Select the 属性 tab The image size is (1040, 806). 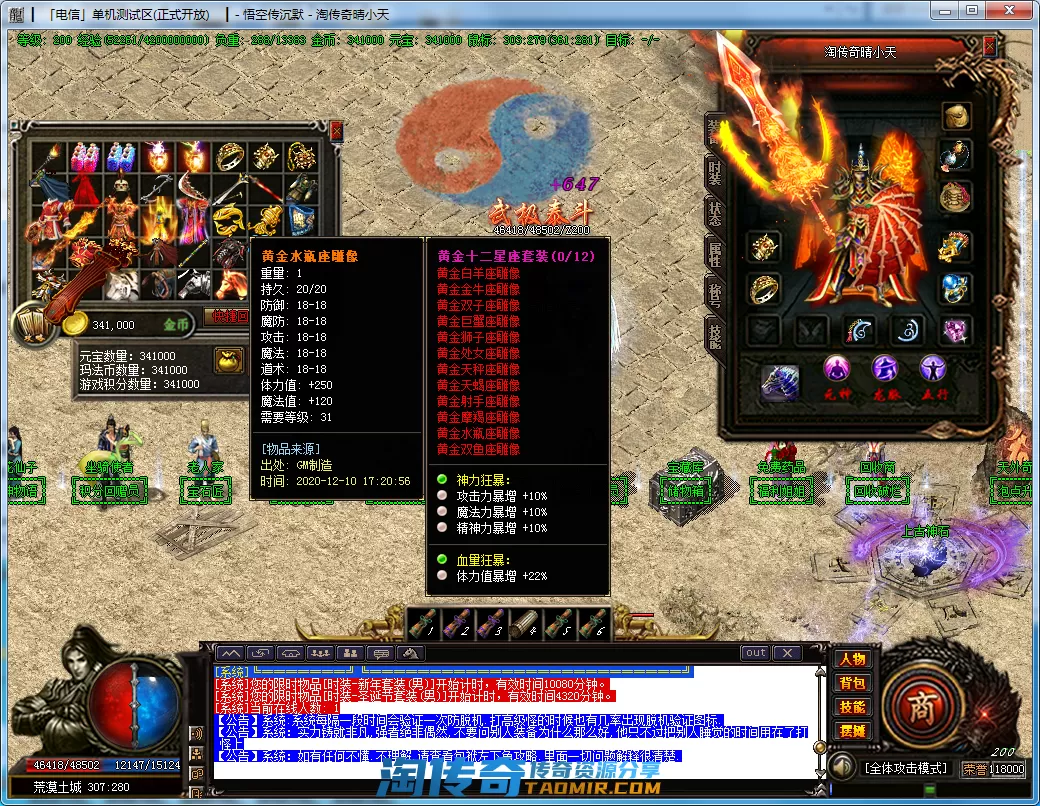(714, 254)
